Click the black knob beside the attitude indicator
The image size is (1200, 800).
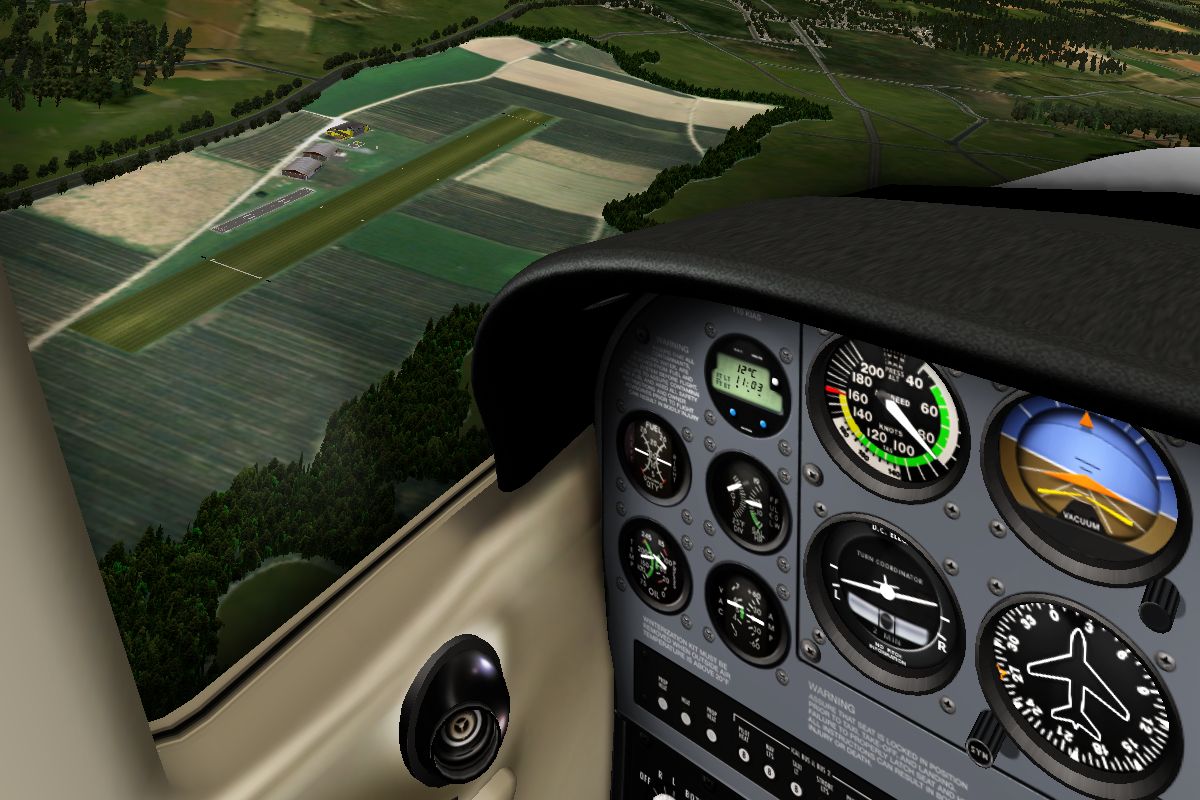(1161, 602)
